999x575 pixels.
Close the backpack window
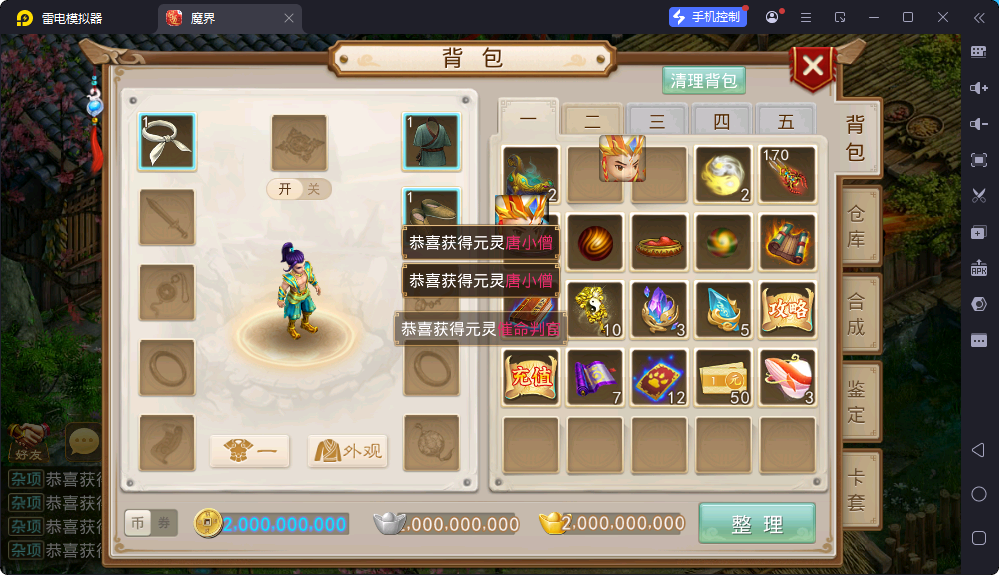[x=813, y=67]
